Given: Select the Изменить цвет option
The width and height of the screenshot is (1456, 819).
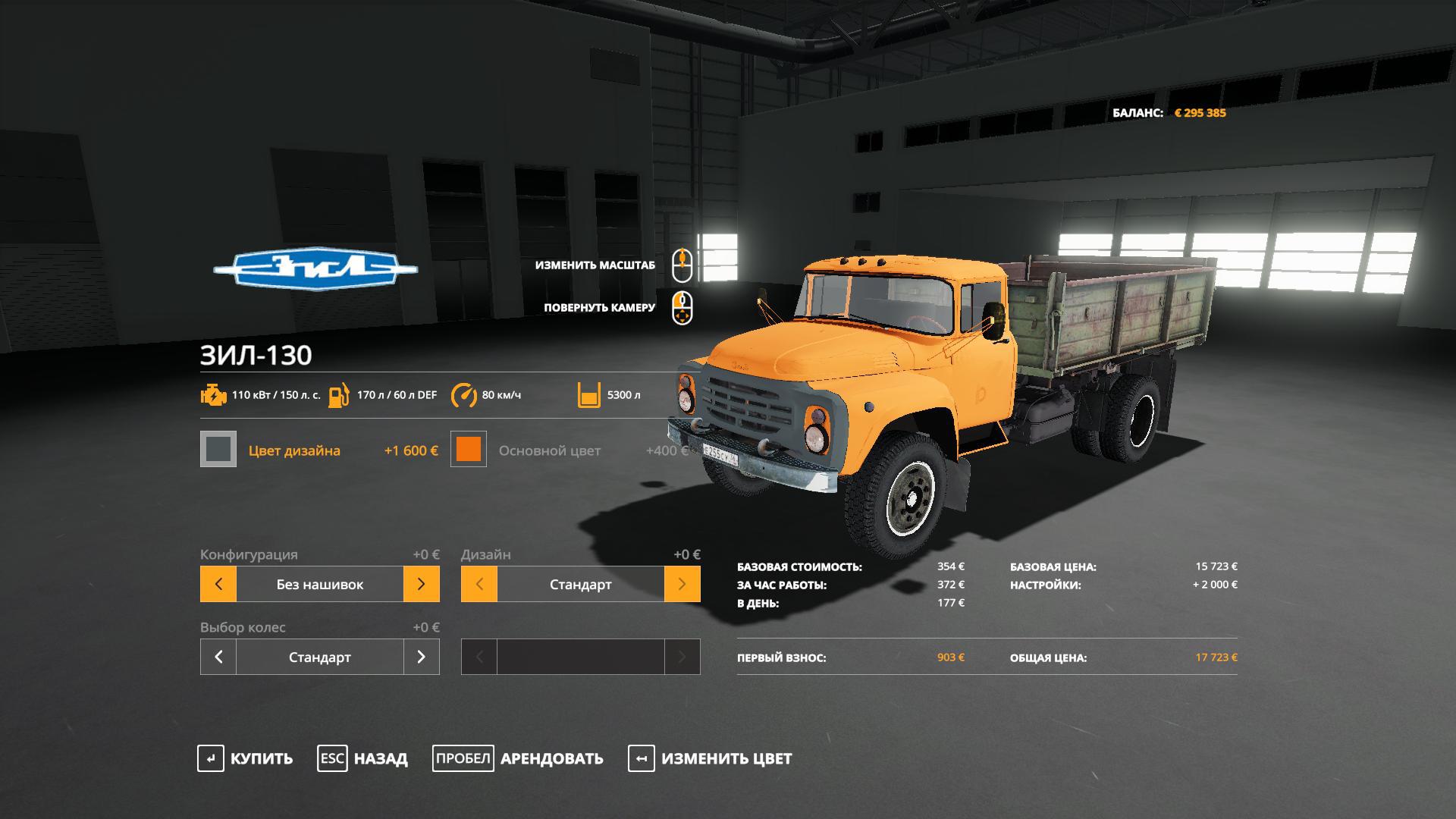Looking at the screenshot, I should [x=710, y=758].
